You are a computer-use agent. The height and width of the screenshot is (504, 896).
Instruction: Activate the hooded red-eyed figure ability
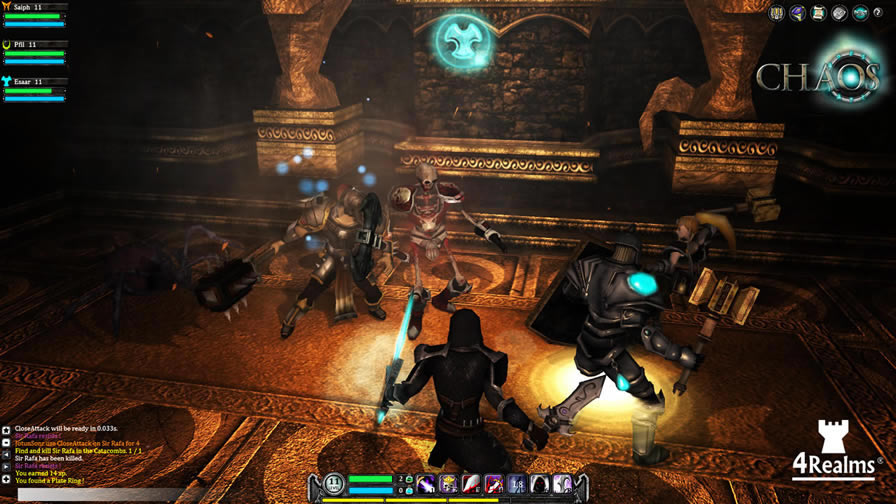(540, 484)
